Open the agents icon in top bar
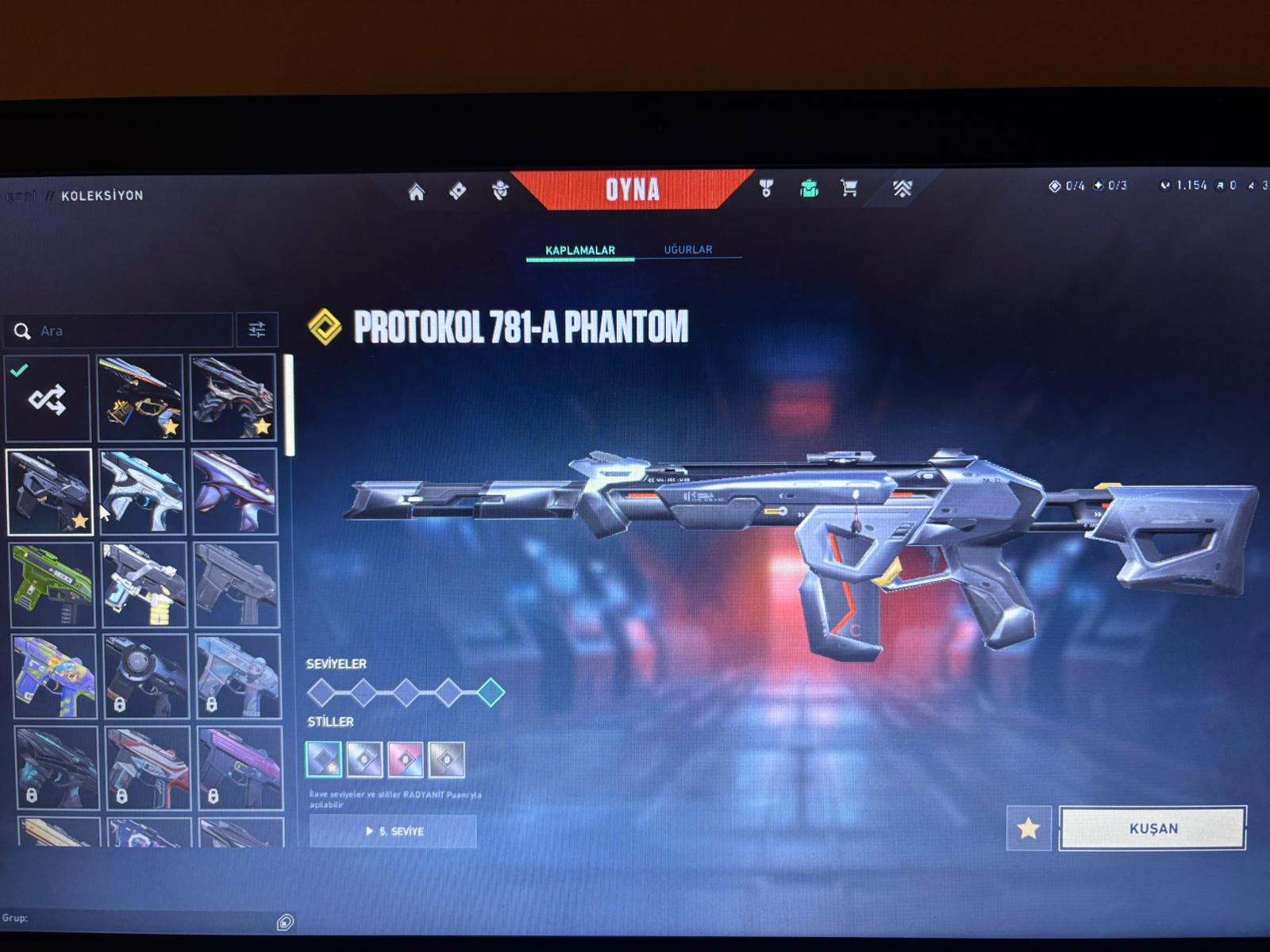The height and width of the screenshot is (952, 1270). 499,190
